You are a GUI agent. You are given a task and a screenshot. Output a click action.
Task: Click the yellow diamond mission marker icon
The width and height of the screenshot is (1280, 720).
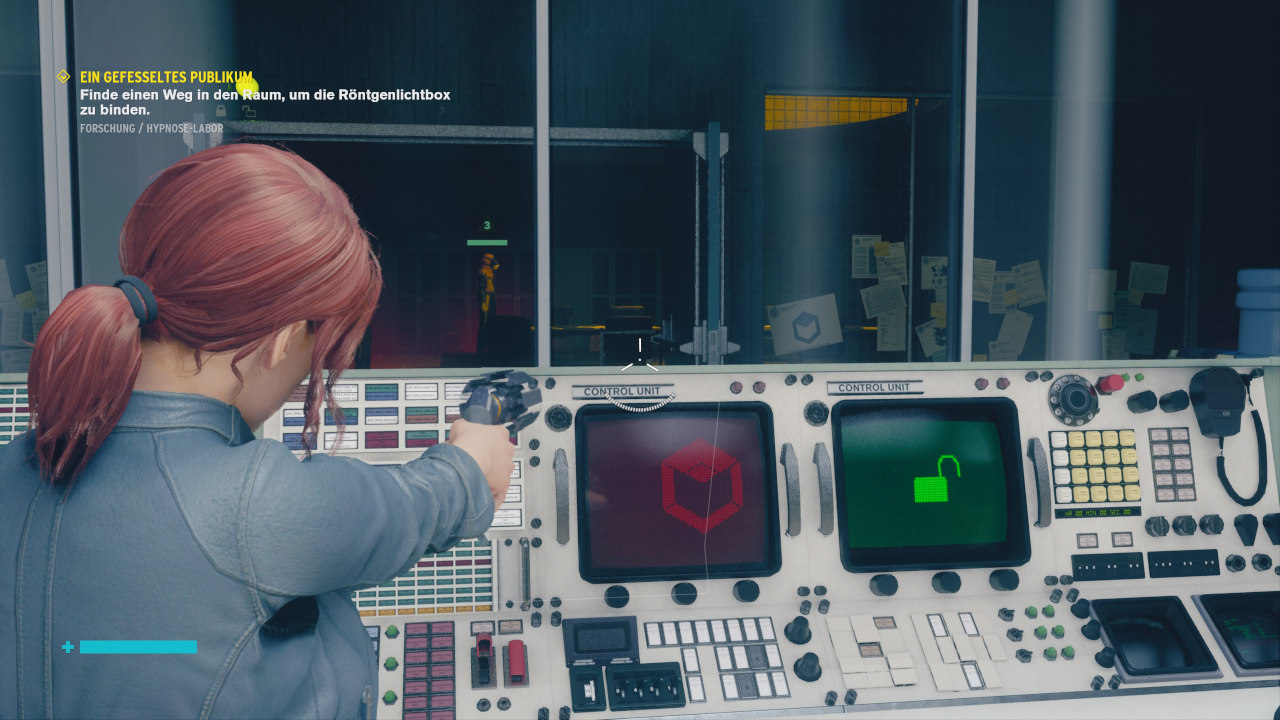pos(63,76)
